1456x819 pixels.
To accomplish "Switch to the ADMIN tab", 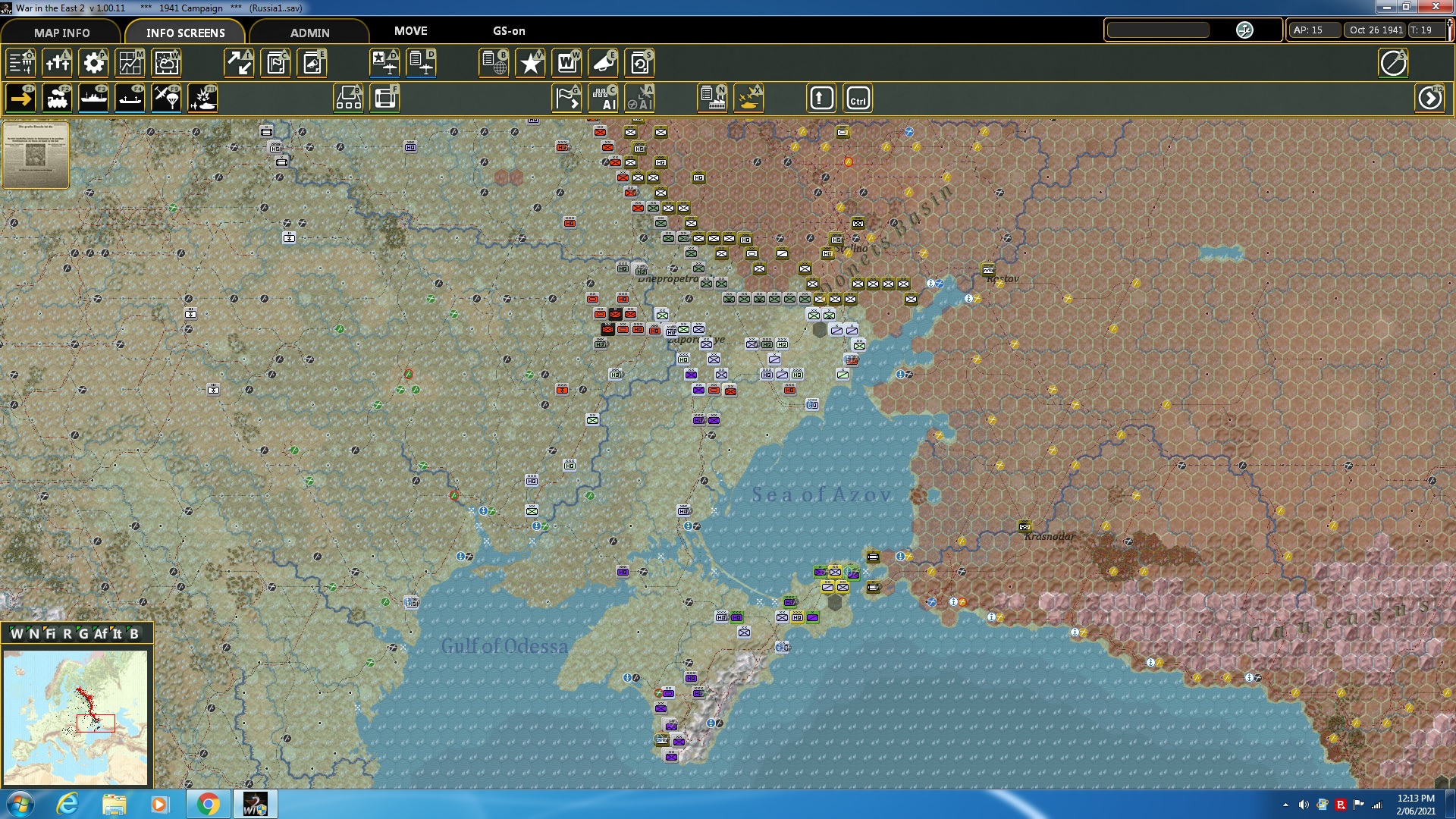I will point(309,33).
